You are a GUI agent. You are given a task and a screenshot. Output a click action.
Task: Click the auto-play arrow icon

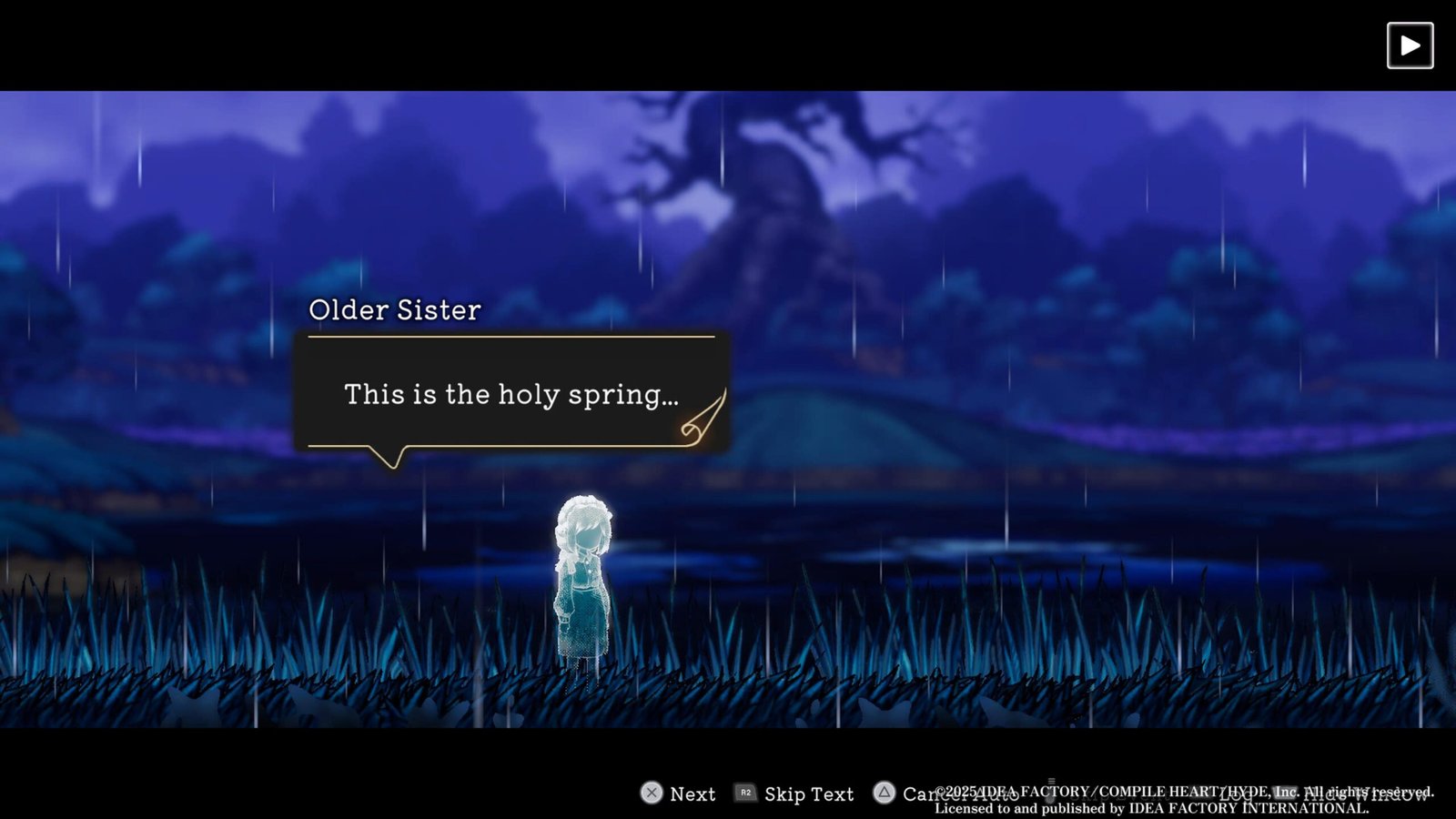[1410, 45]
